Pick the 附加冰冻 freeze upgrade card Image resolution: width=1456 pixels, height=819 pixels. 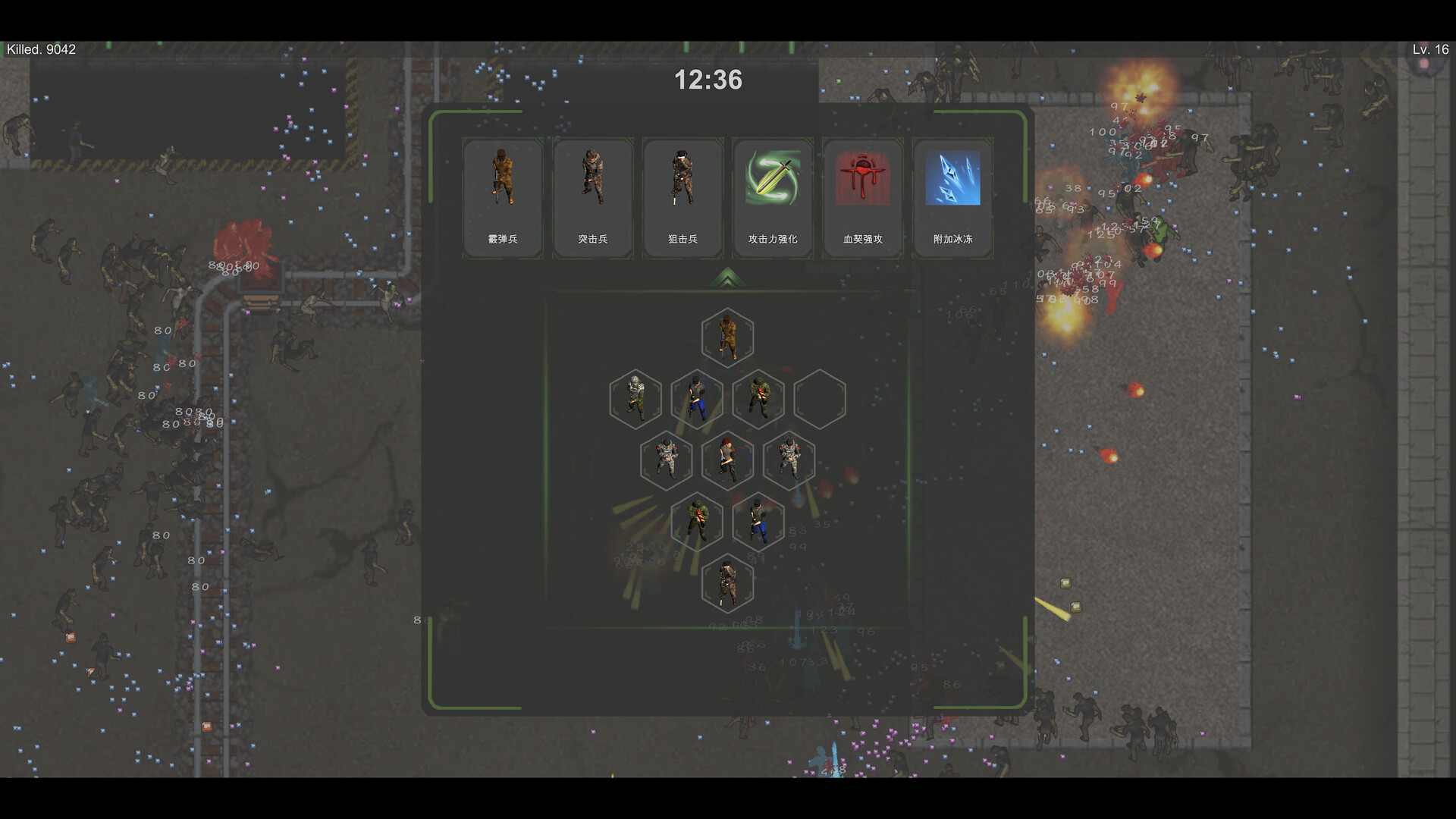(x=952, y=198)
